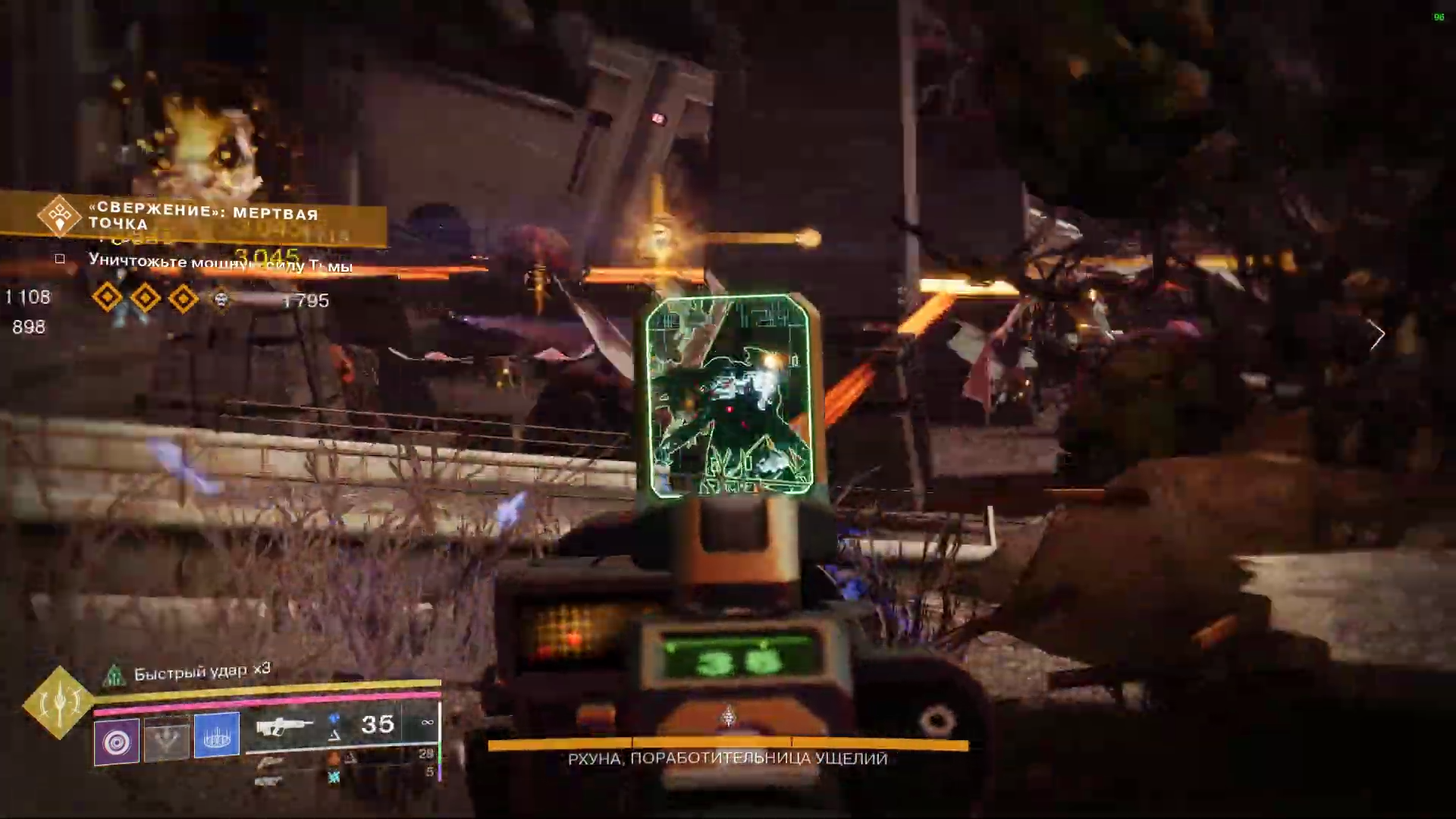
Task: Trigger the blue barricade class ability
Action: 216,735
